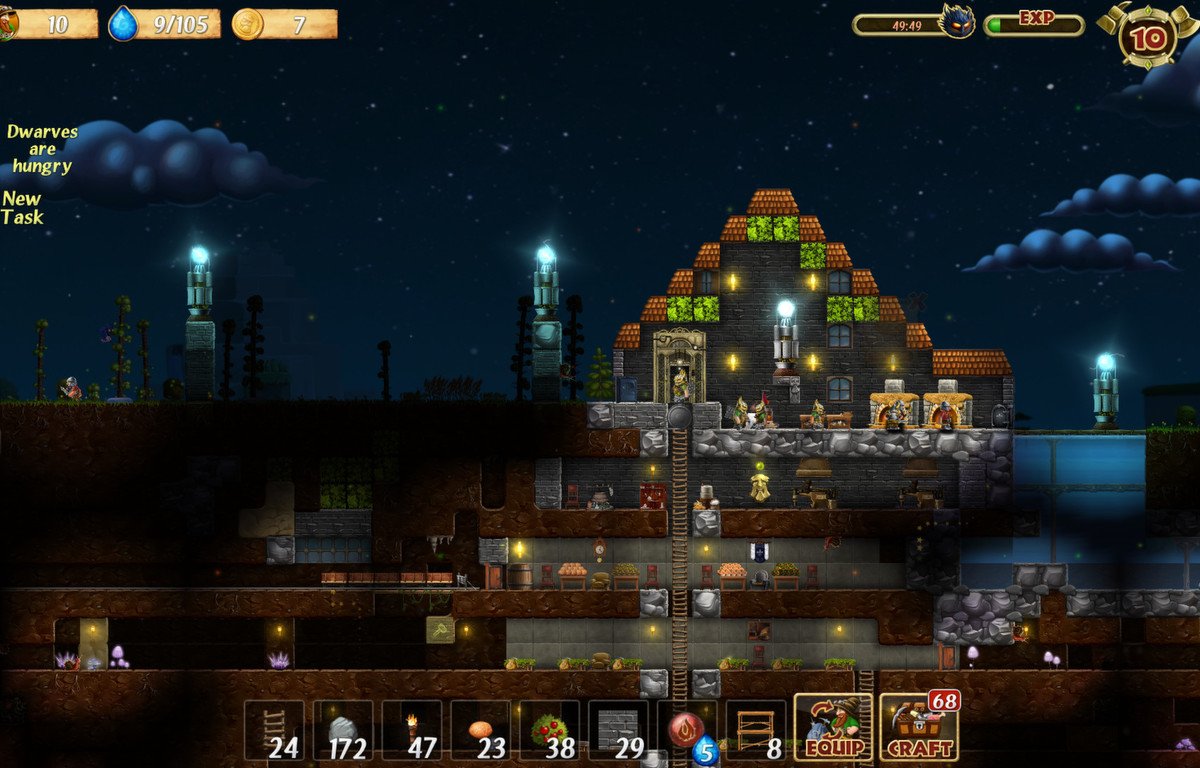Click the mana droplet icon

point(123,24)
